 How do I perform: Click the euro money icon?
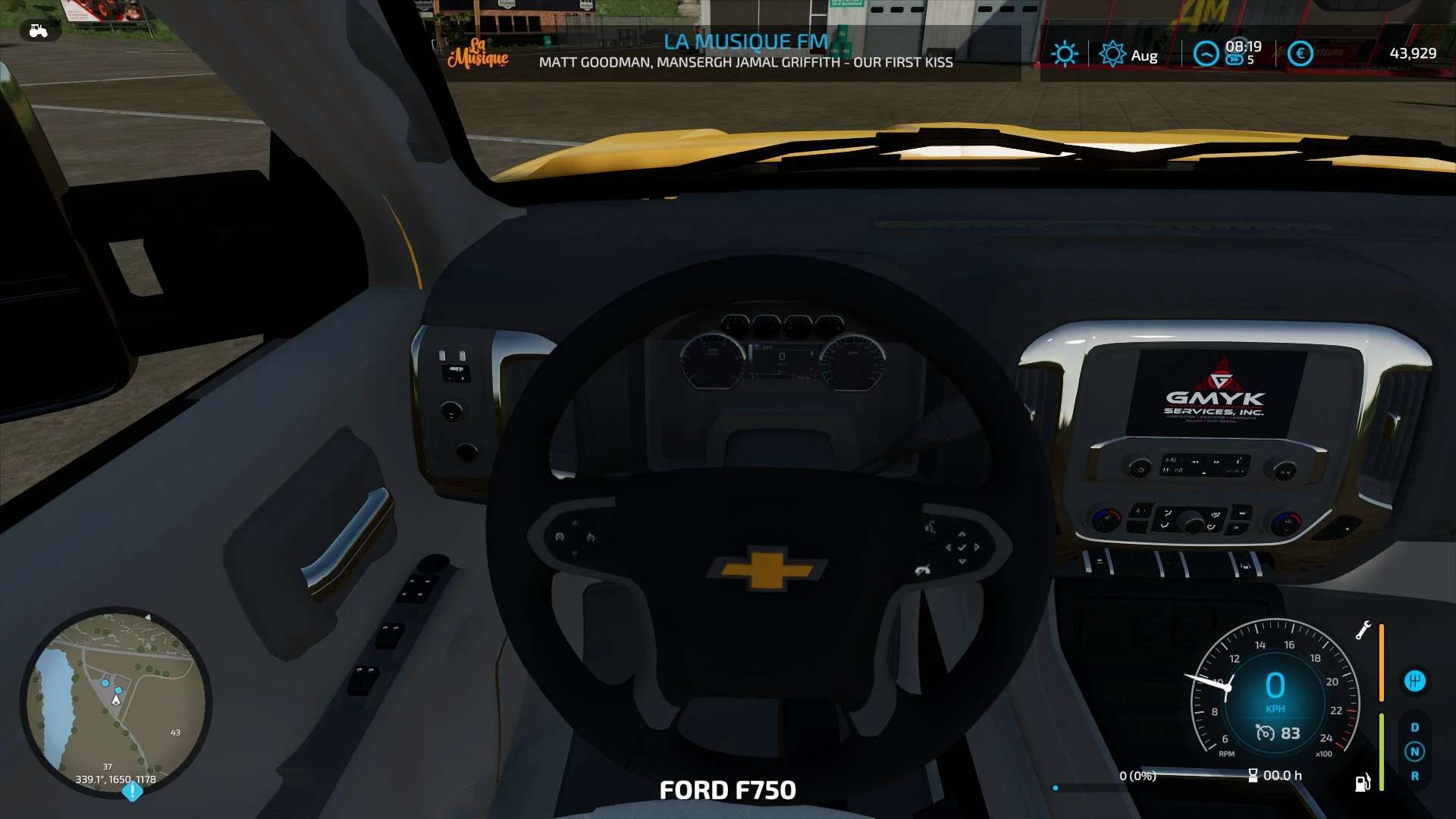(x=1300, y=54)
